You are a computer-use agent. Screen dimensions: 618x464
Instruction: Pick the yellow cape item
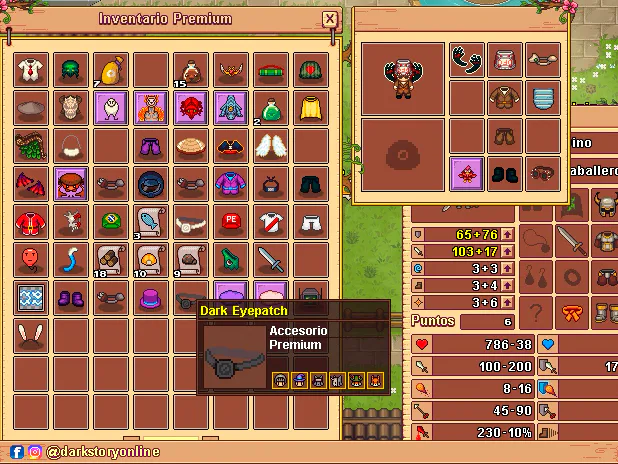311,107
